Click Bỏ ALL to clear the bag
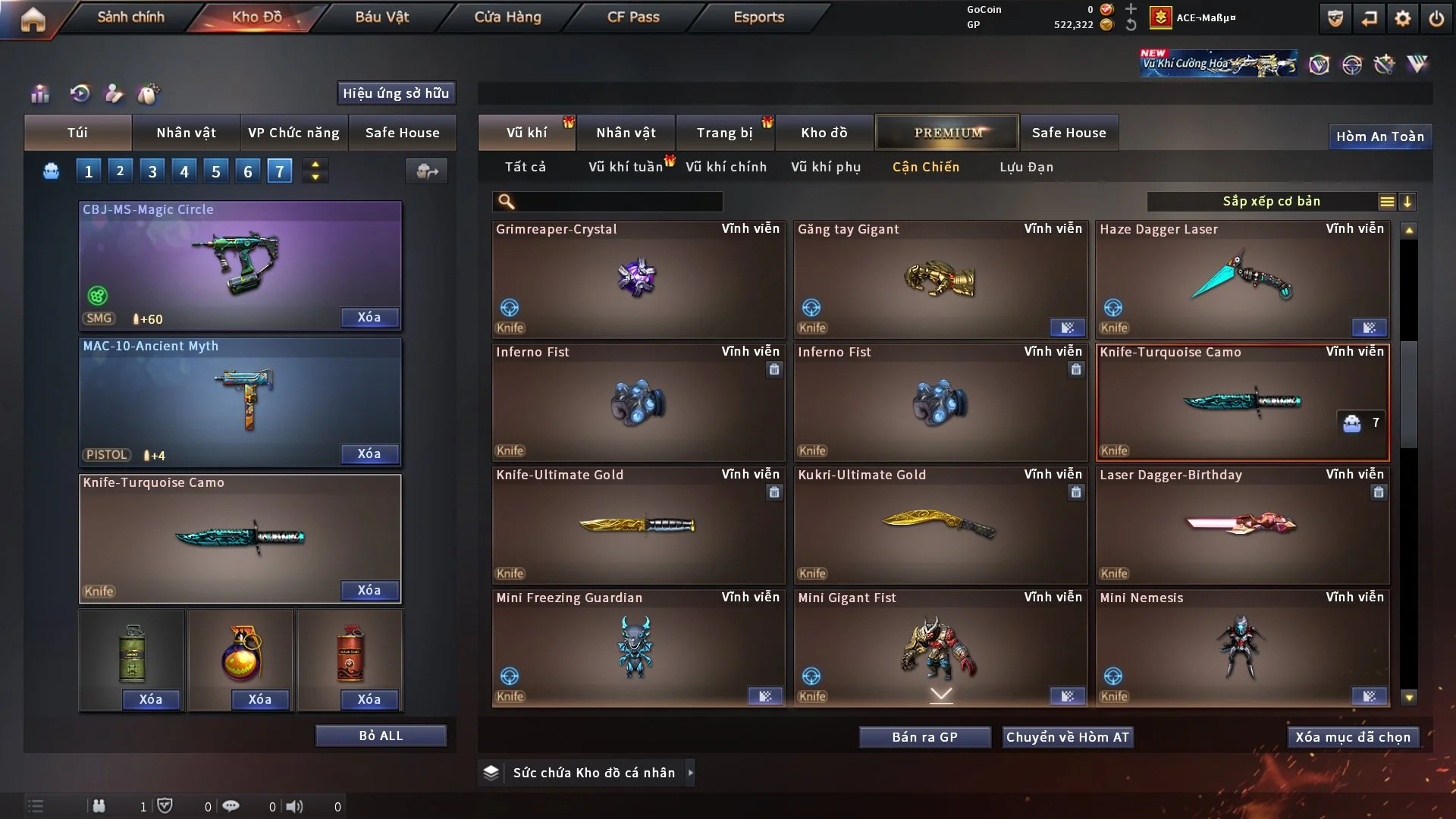Screen dimensions: 1456x819 point(381,736)
